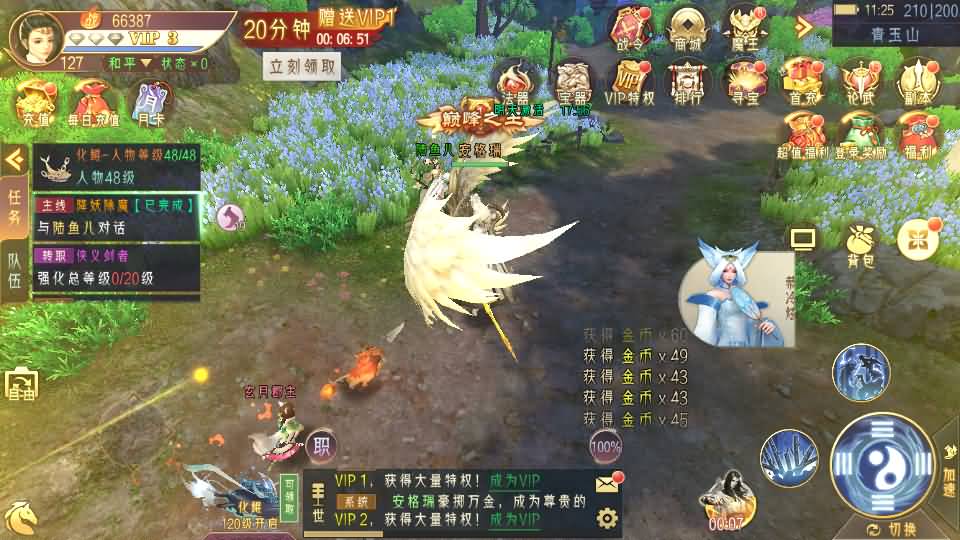The image size is (960, 540).
Task: Open the 登录奖励 login reward bag
Action: [x=859, y=137]
